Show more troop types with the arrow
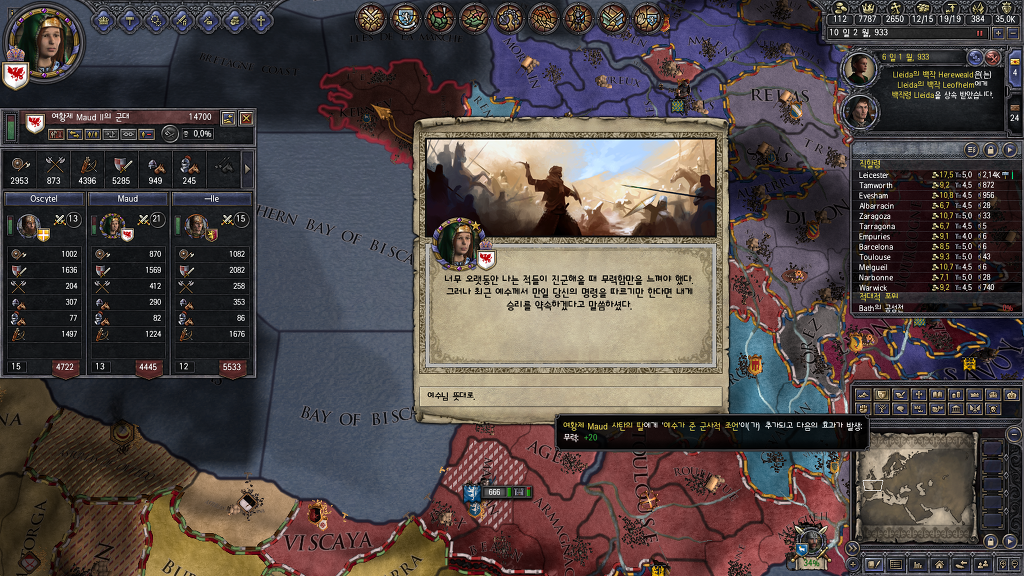 coord(247,167)
